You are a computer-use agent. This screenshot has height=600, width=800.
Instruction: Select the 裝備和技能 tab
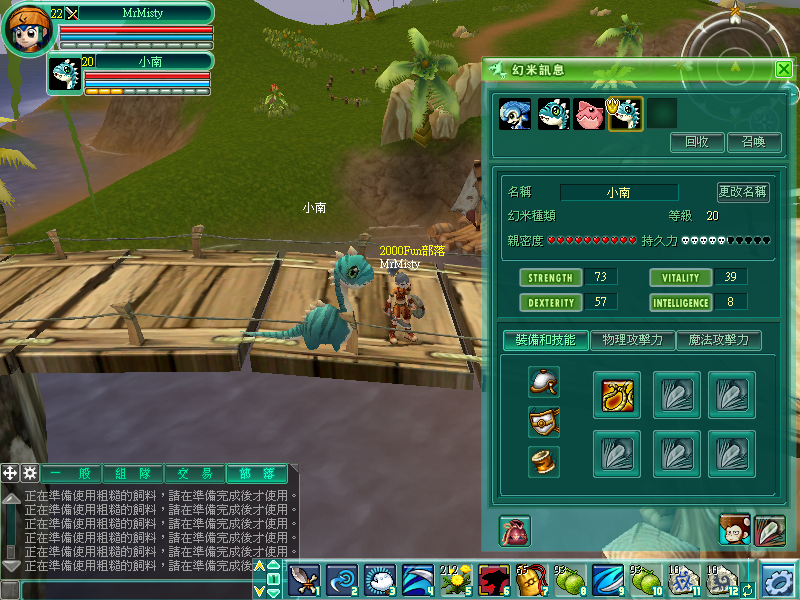tap(546, 340)
